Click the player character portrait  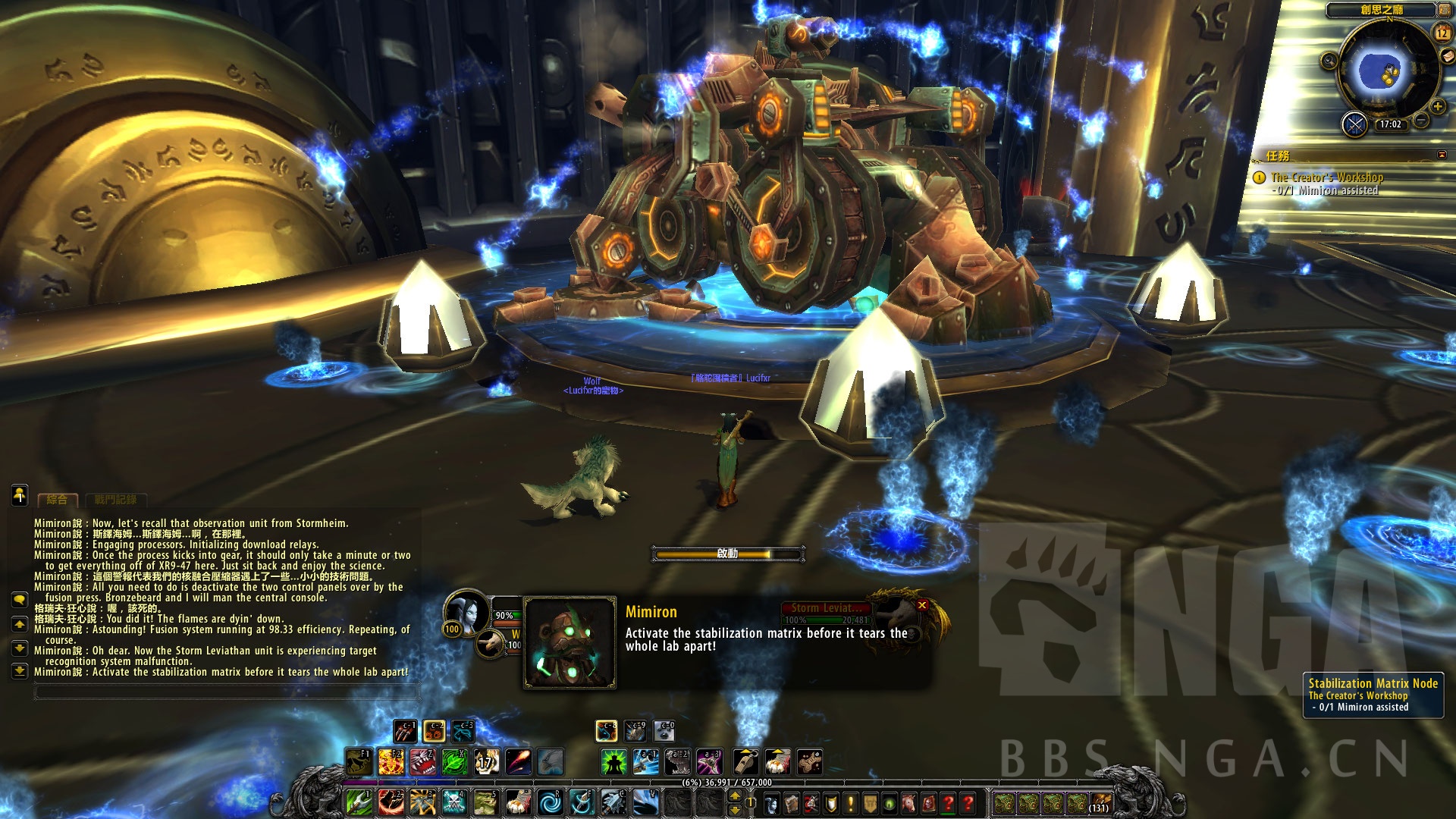point(466,612)
